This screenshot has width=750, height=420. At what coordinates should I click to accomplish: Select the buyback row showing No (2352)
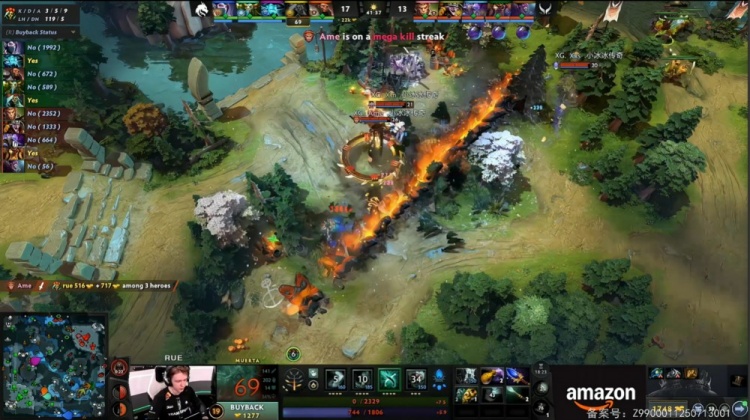tap(39, 113)
